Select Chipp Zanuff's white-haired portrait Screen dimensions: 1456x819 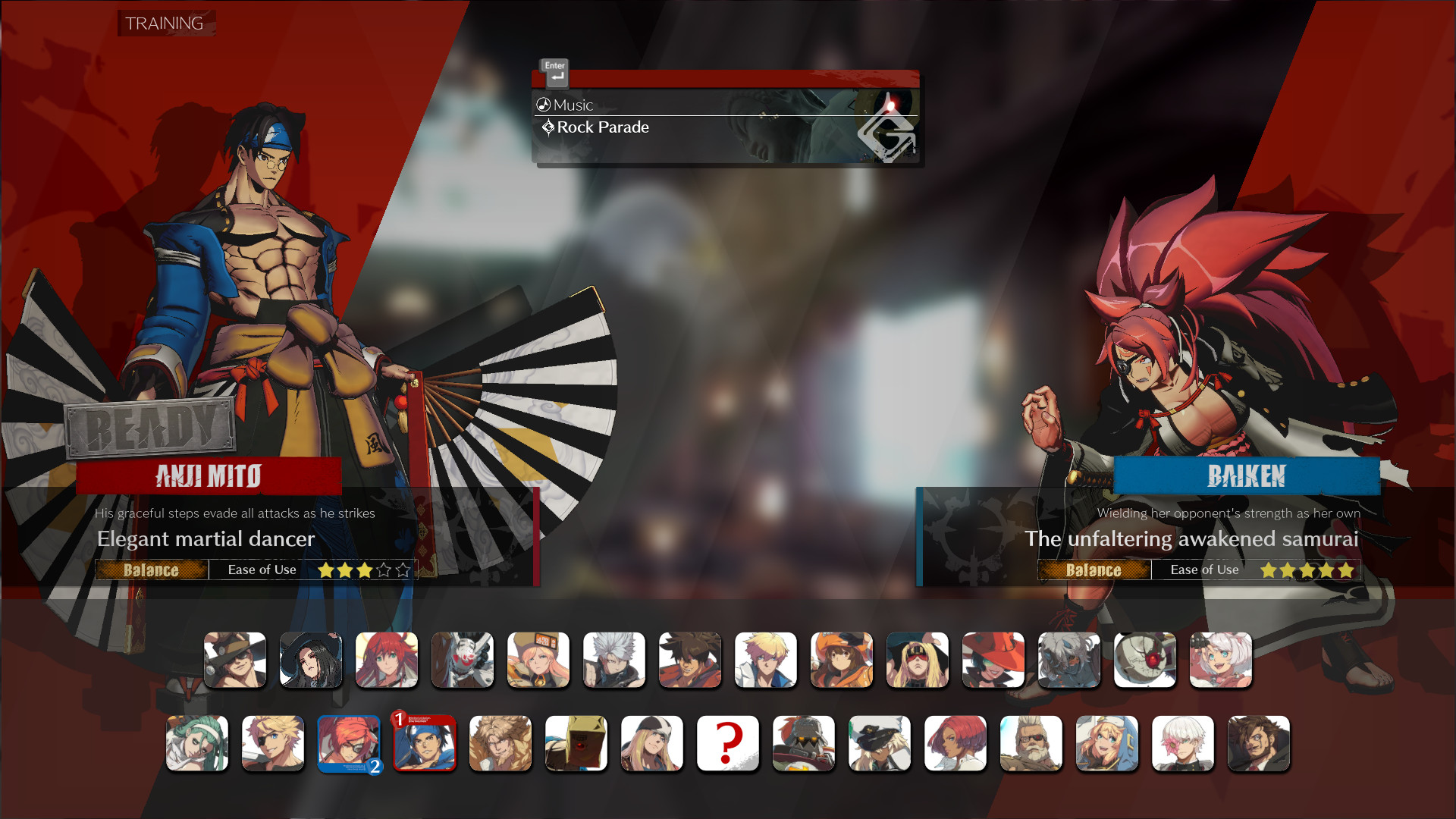coord(614,660)
